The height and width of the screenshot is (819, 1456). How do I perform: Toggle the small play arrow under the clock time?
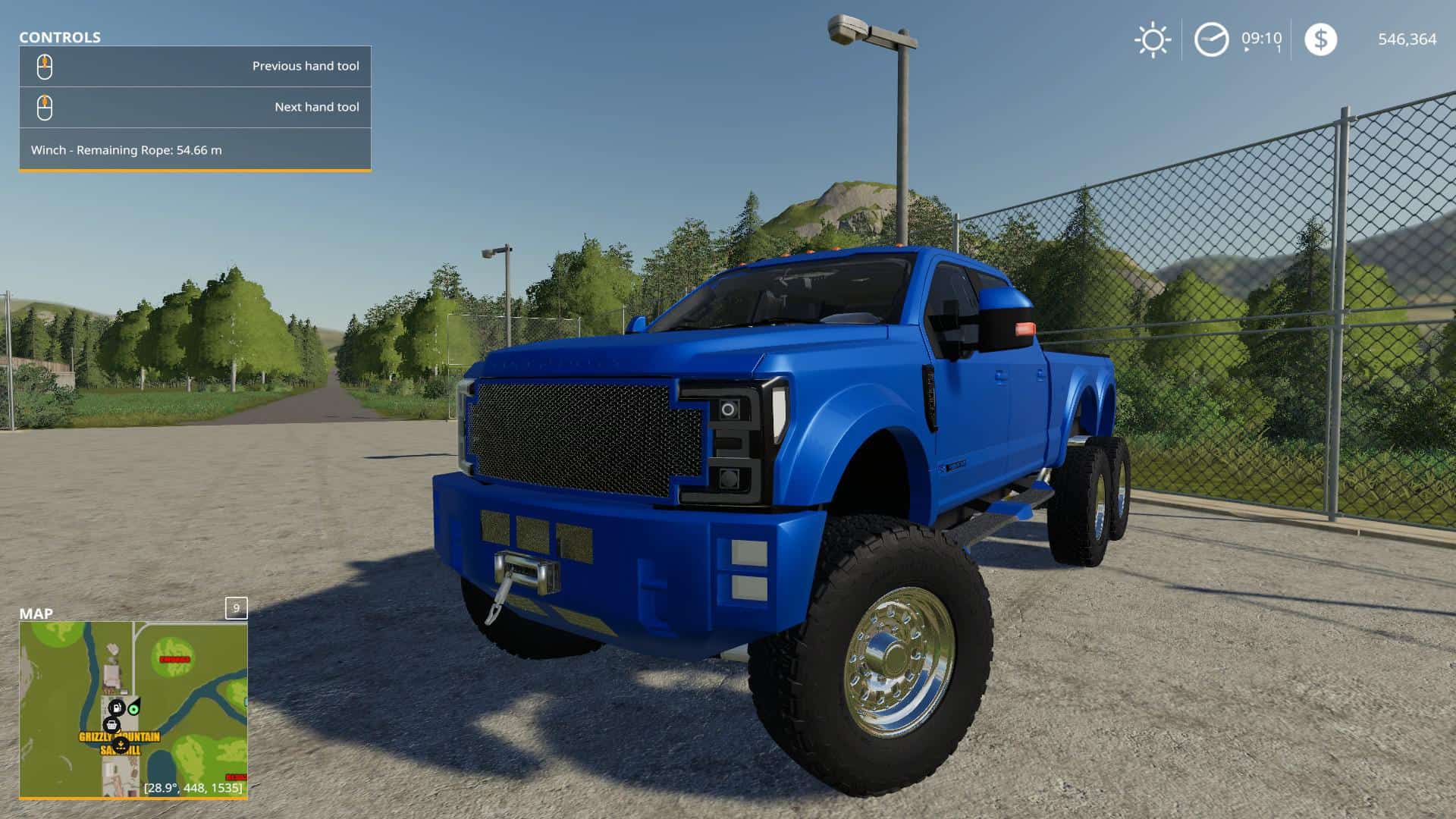pos(1247,49)
